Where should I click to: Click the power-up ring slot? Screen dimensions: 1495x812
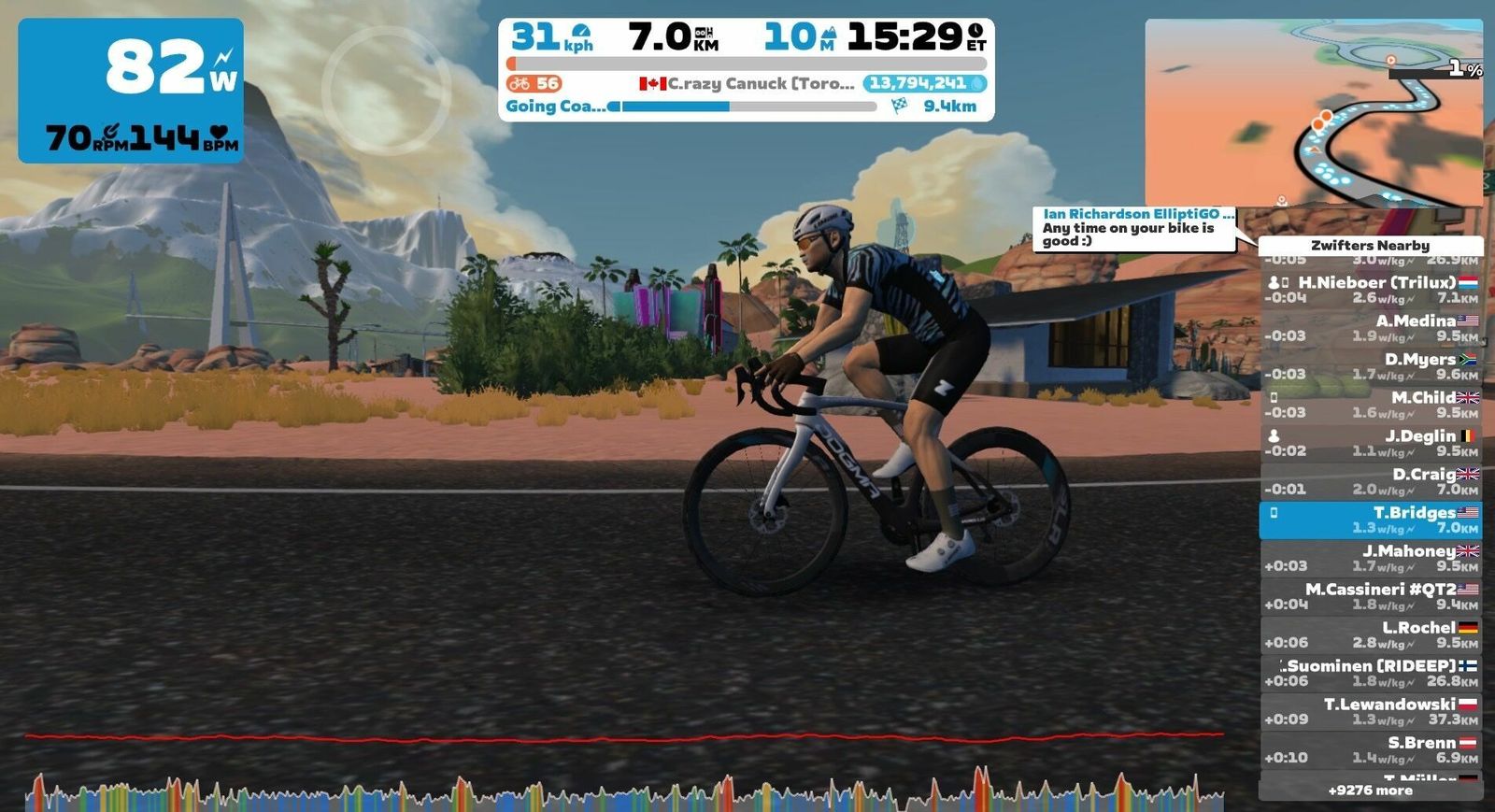pyautogui.click(x=386, y=90)
